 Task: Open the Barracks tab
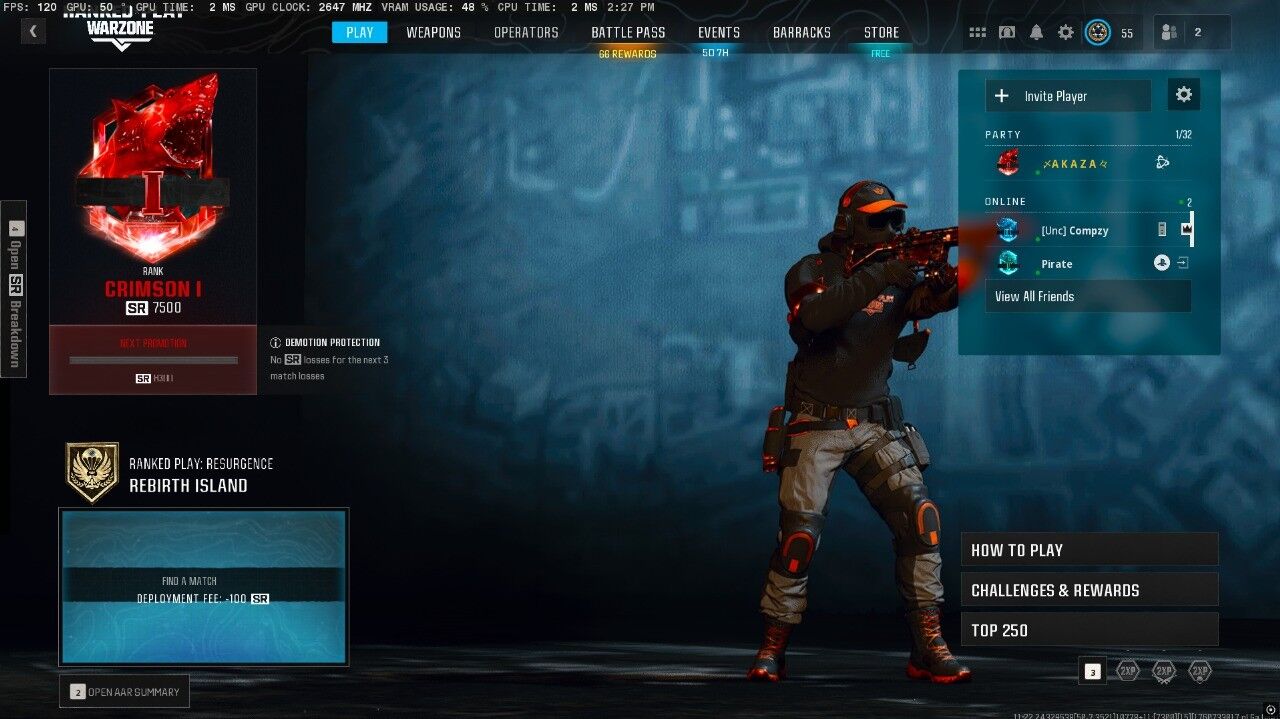coord(801,32)
